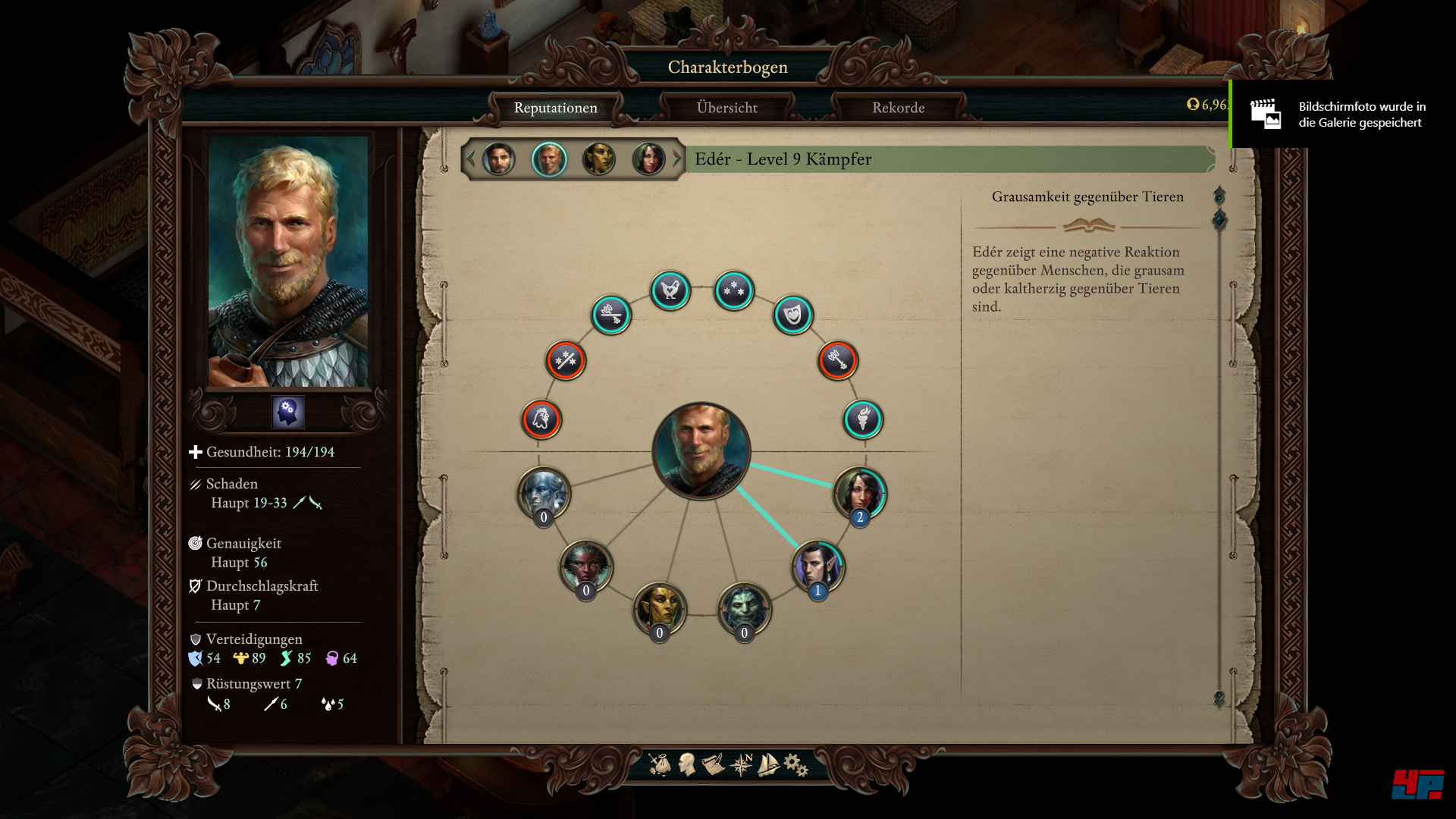
Task: Show the heart chicken disposition icon
Action: tap(670, 290)
